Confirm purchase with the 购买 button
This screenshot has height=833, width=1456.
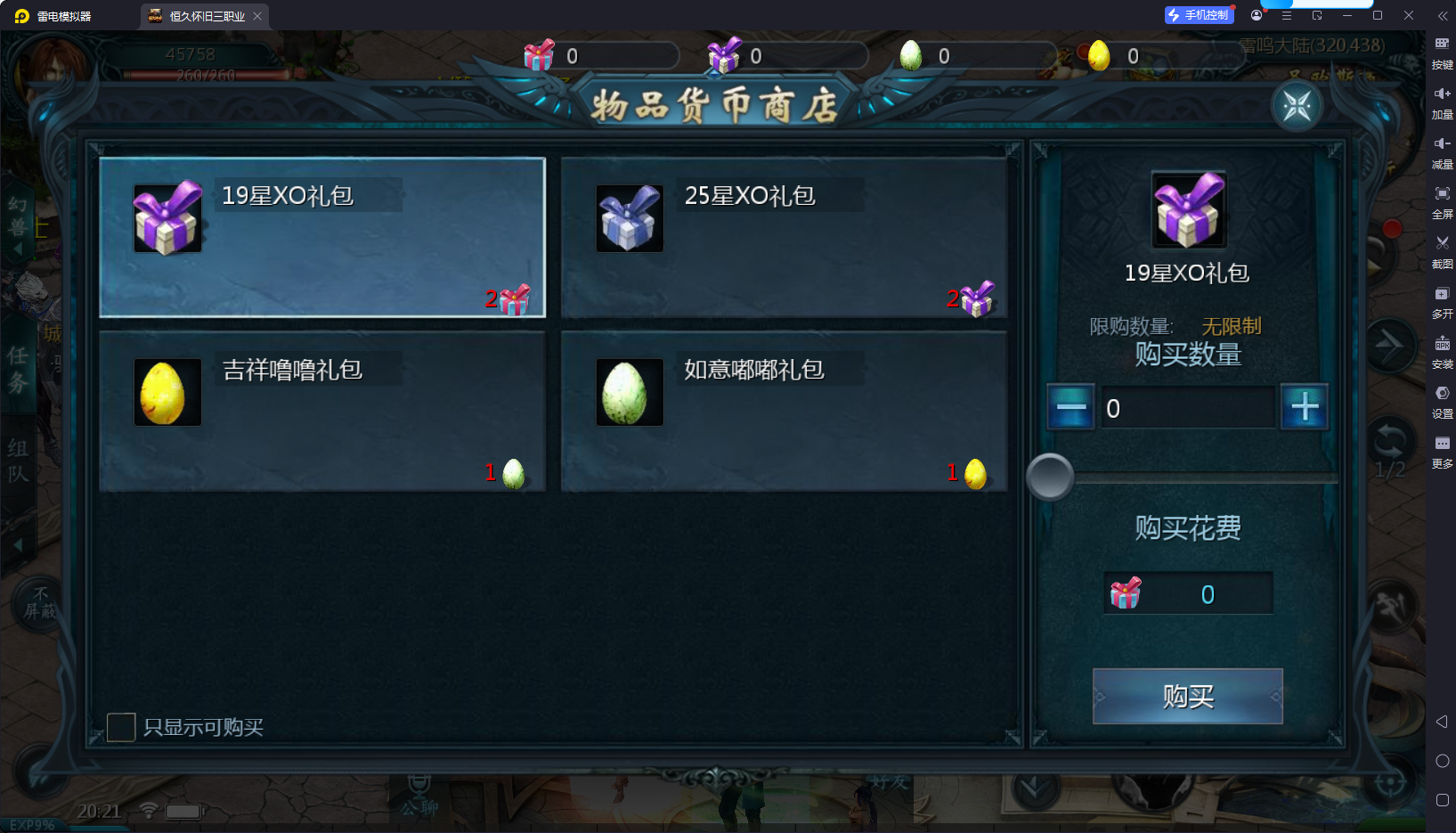pos(1187,696)
